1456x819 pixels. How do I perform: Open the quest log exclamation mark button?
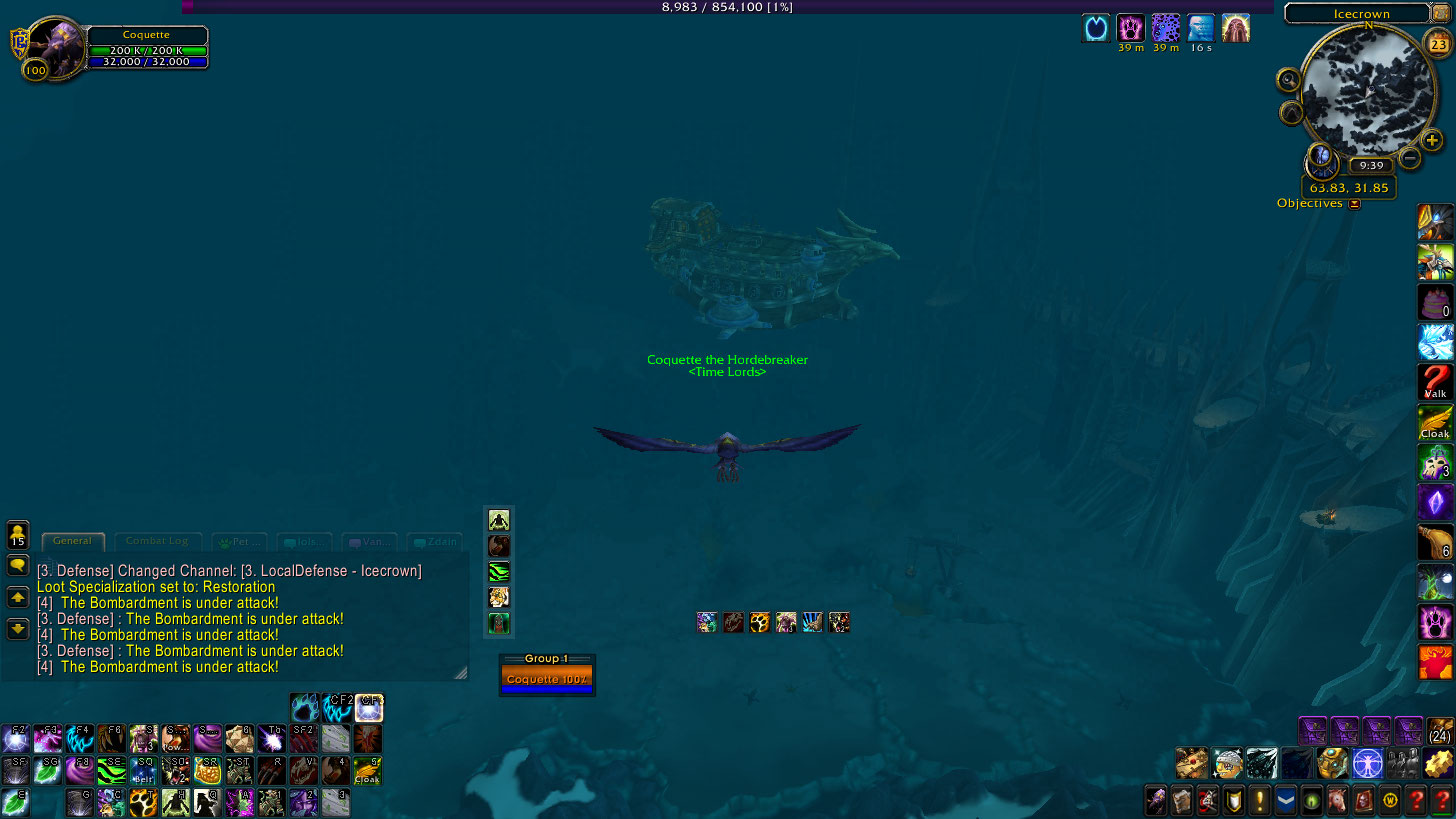(1258, 800)
